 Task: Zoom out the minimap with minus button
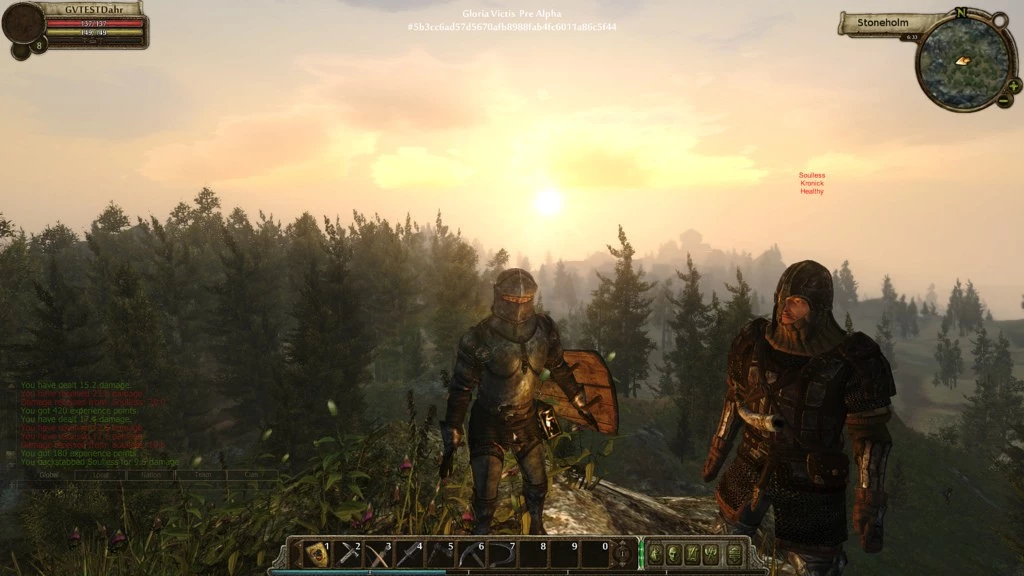tap(1003, 101)
